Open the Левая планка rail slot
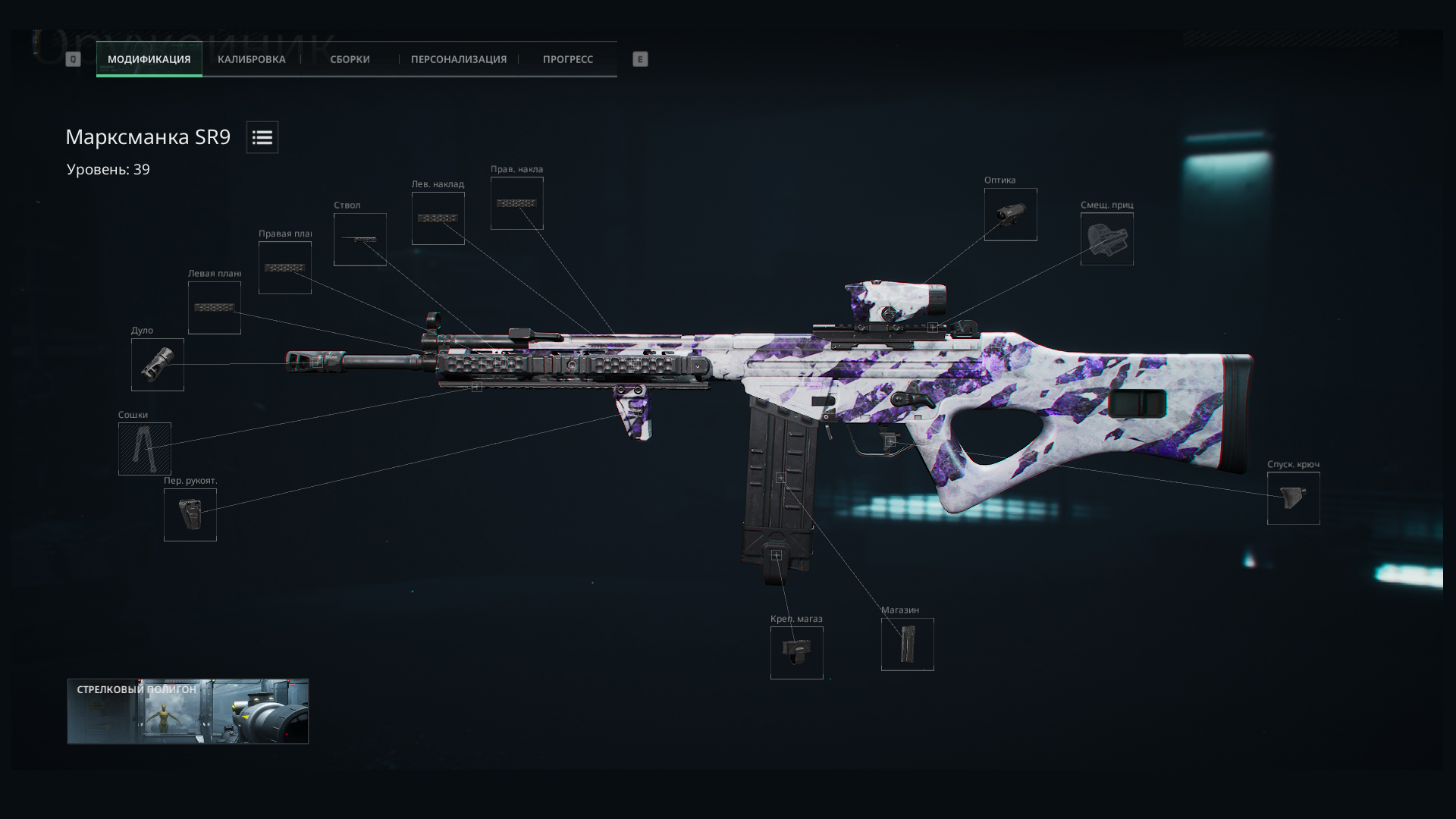The height and width of the screenshot is (819, 1456). pos(215,308)
